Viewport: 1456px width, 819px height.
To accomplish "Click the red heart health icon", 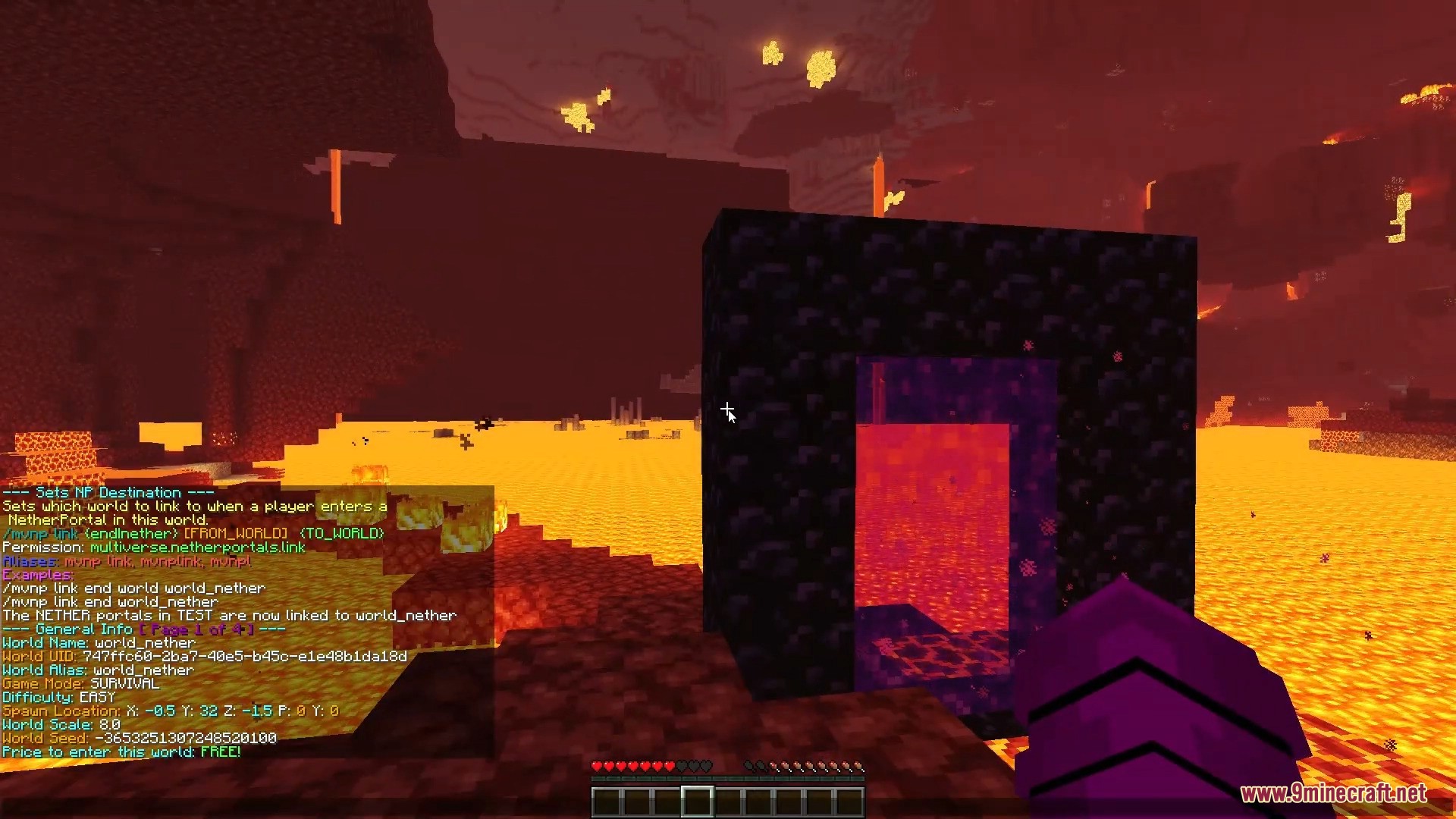I will click(597, 766).
